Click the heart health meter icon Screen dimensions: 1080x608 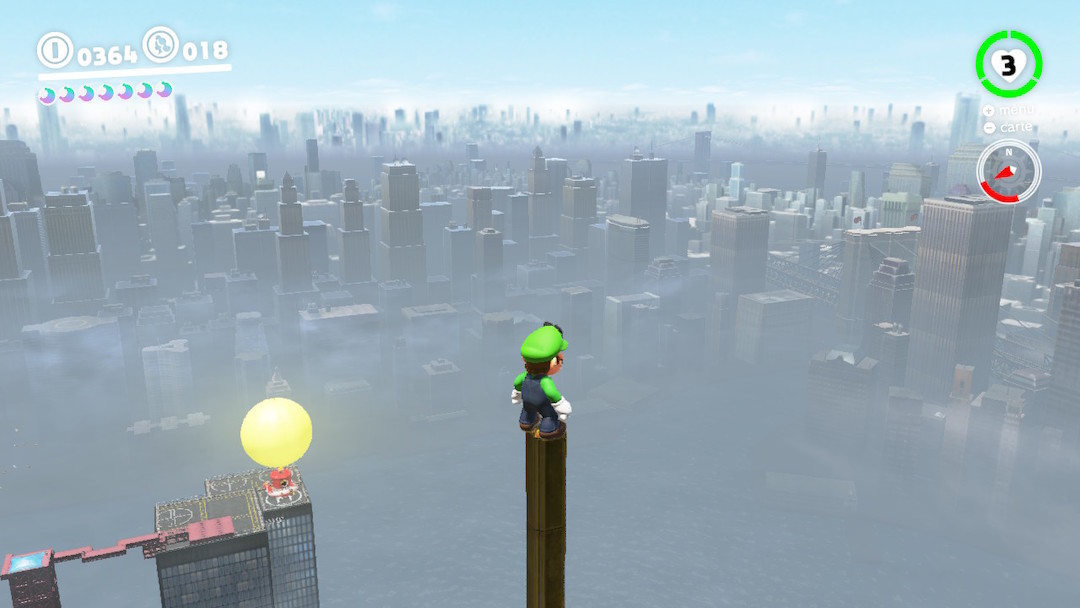click(1008, 65)
